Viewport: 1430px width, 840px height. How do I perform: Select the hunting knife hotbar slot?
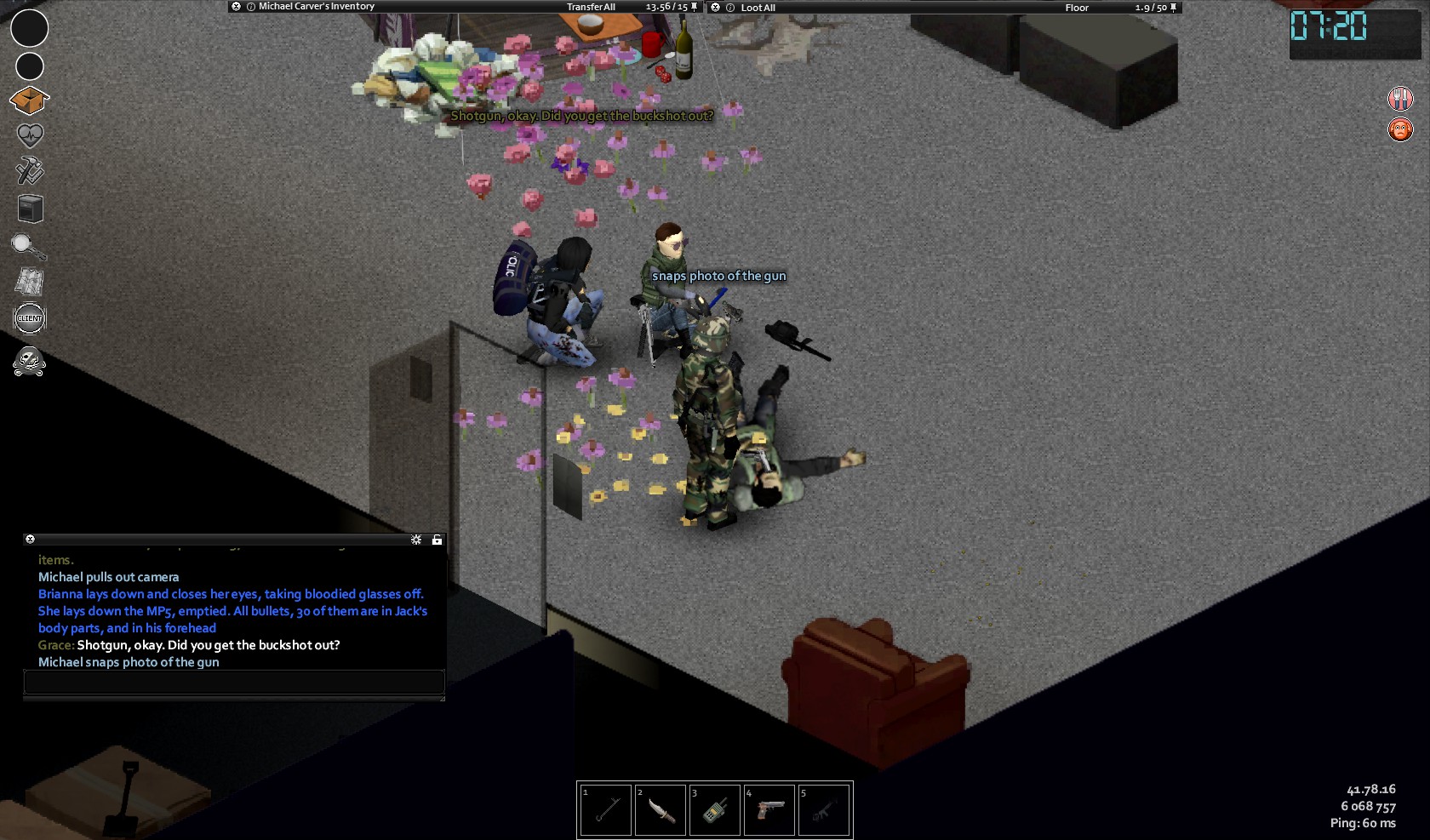[x=660, y=809]
